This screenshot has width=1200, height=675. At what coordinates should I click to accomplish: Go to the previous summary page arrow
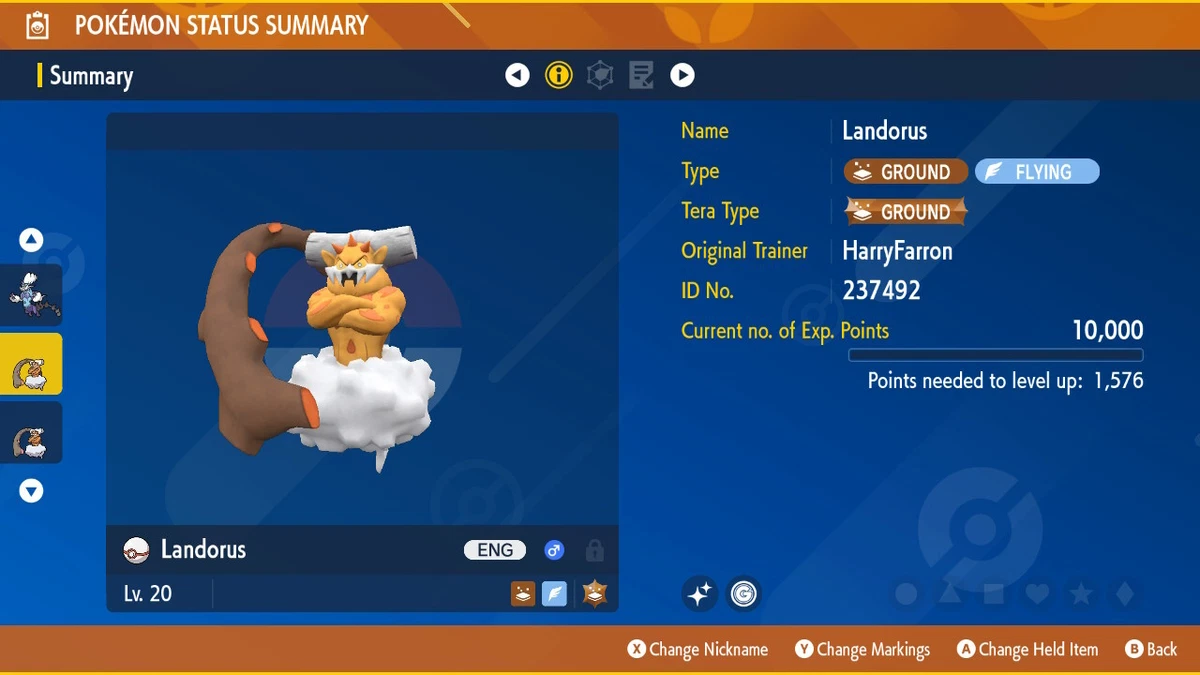(x=517, y=75)
